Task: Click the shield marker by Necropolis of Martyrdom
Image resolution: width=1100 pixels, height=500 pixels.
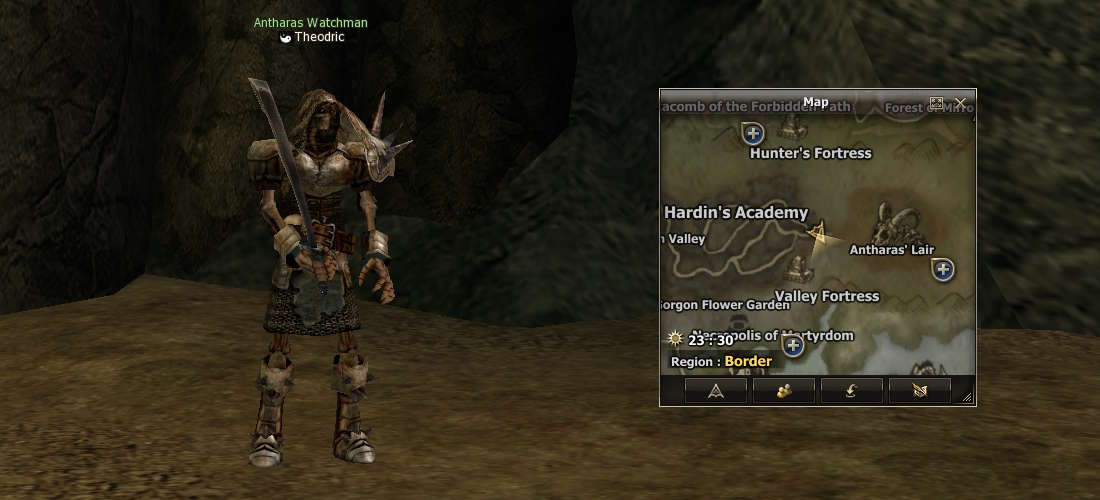Action: tap(793, 346)
